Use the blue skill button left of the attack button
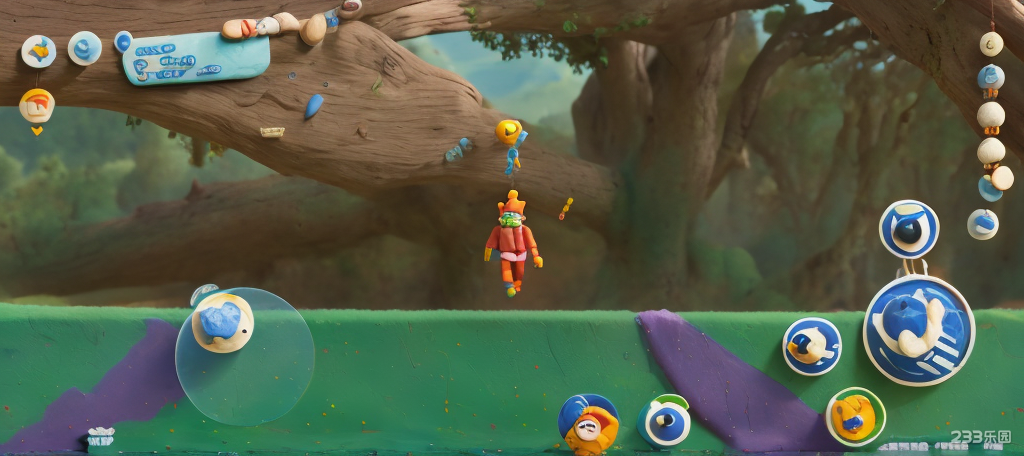 (x=811, y=346)
